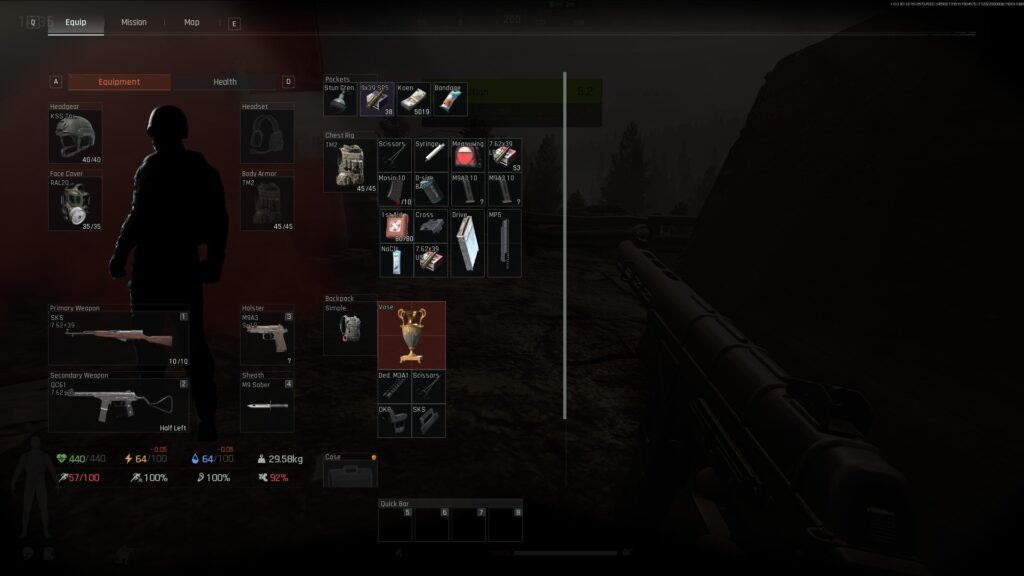Select the Drive item in chest rig
The height and width of the screenshot is (576, 1024).
(467, 243)
